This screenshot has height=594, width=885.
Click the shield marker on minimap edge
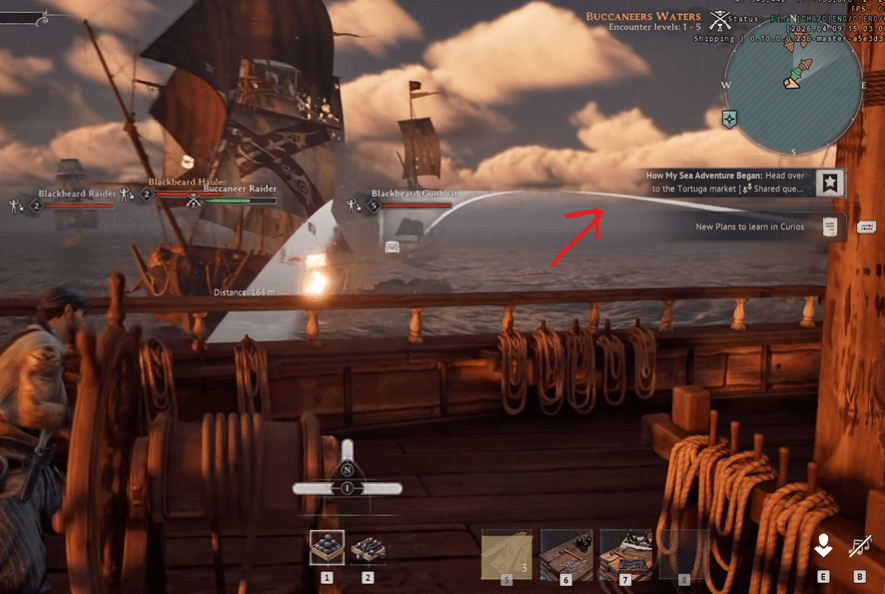[x=730, y=118]
